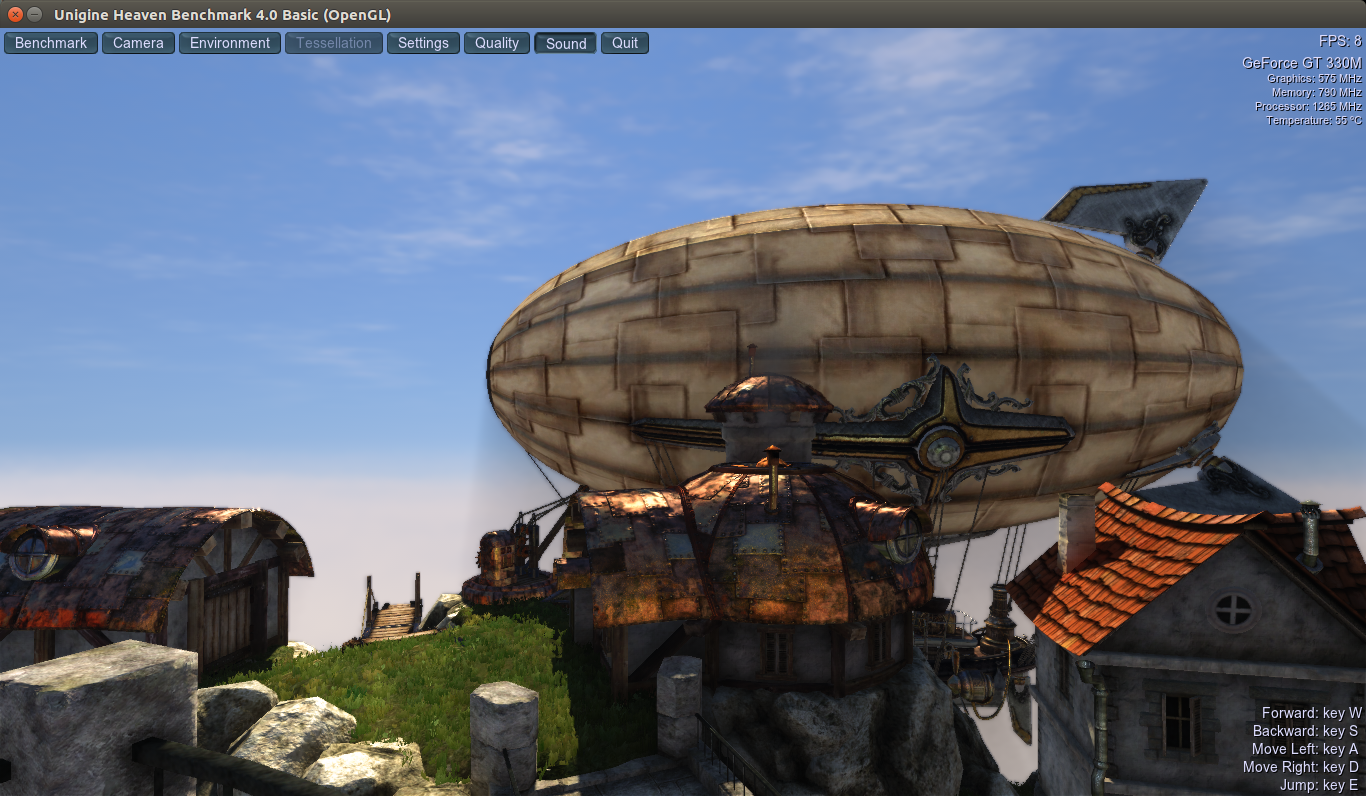This screenshot has height=796, width=1366.
Task: Open the Camera menu
Action: pos(138,43)
